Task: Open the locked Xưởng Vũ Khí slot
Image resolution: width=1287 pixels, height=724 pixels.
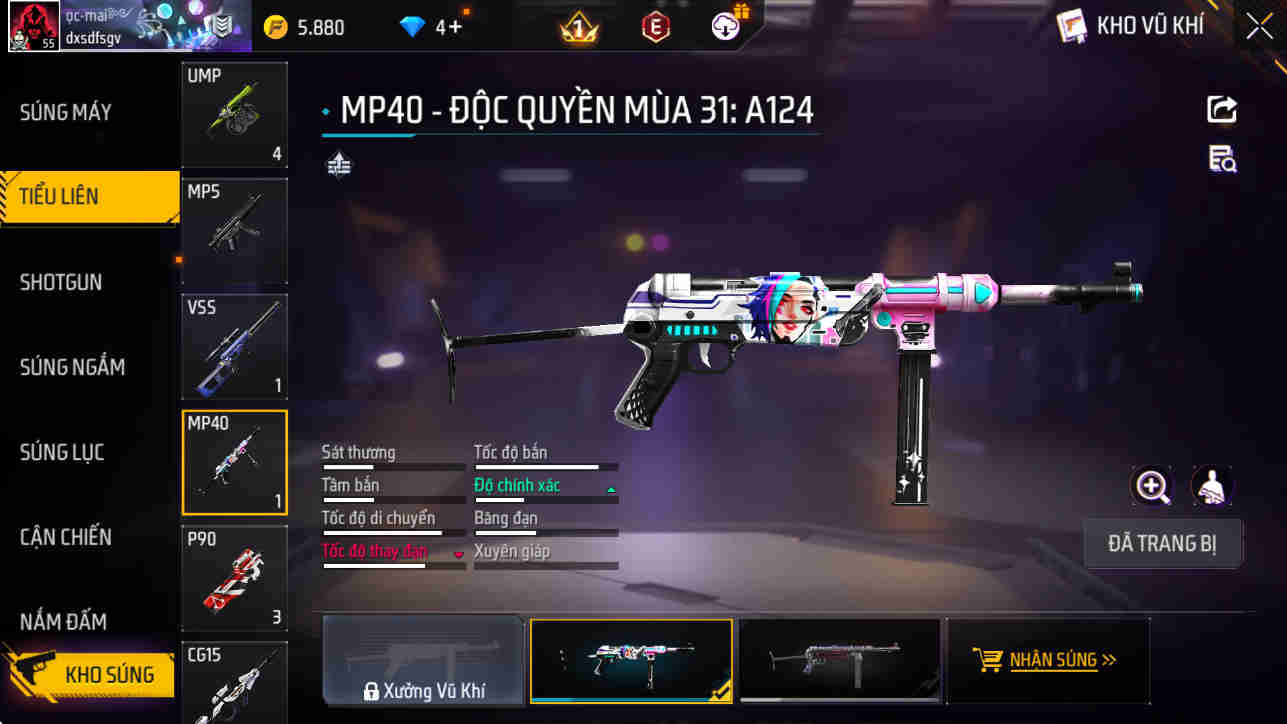Action: click(423, 661)
